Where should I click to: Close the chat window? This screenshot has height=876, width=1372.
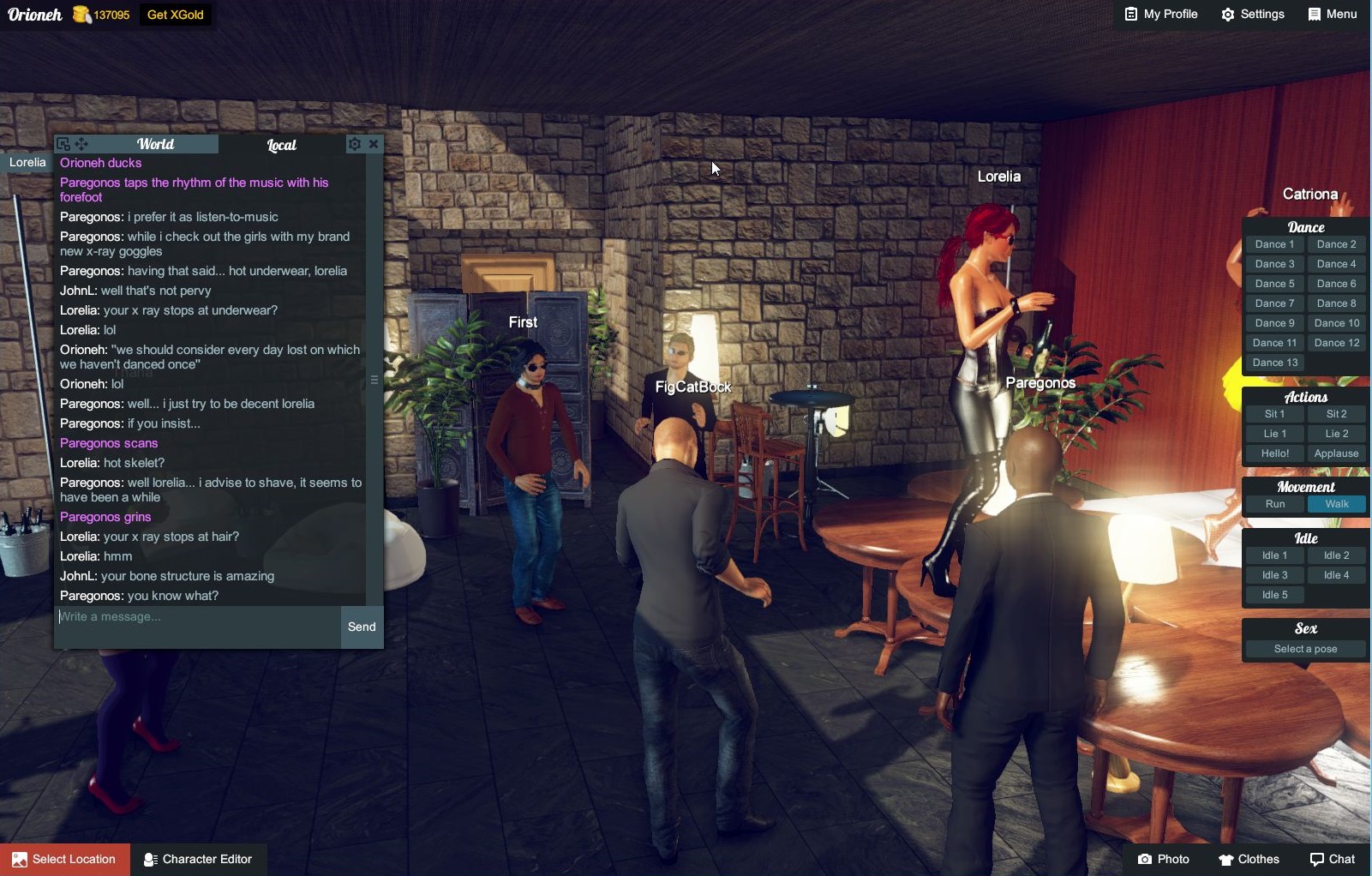pyautogui.click(x=374, y=144)
